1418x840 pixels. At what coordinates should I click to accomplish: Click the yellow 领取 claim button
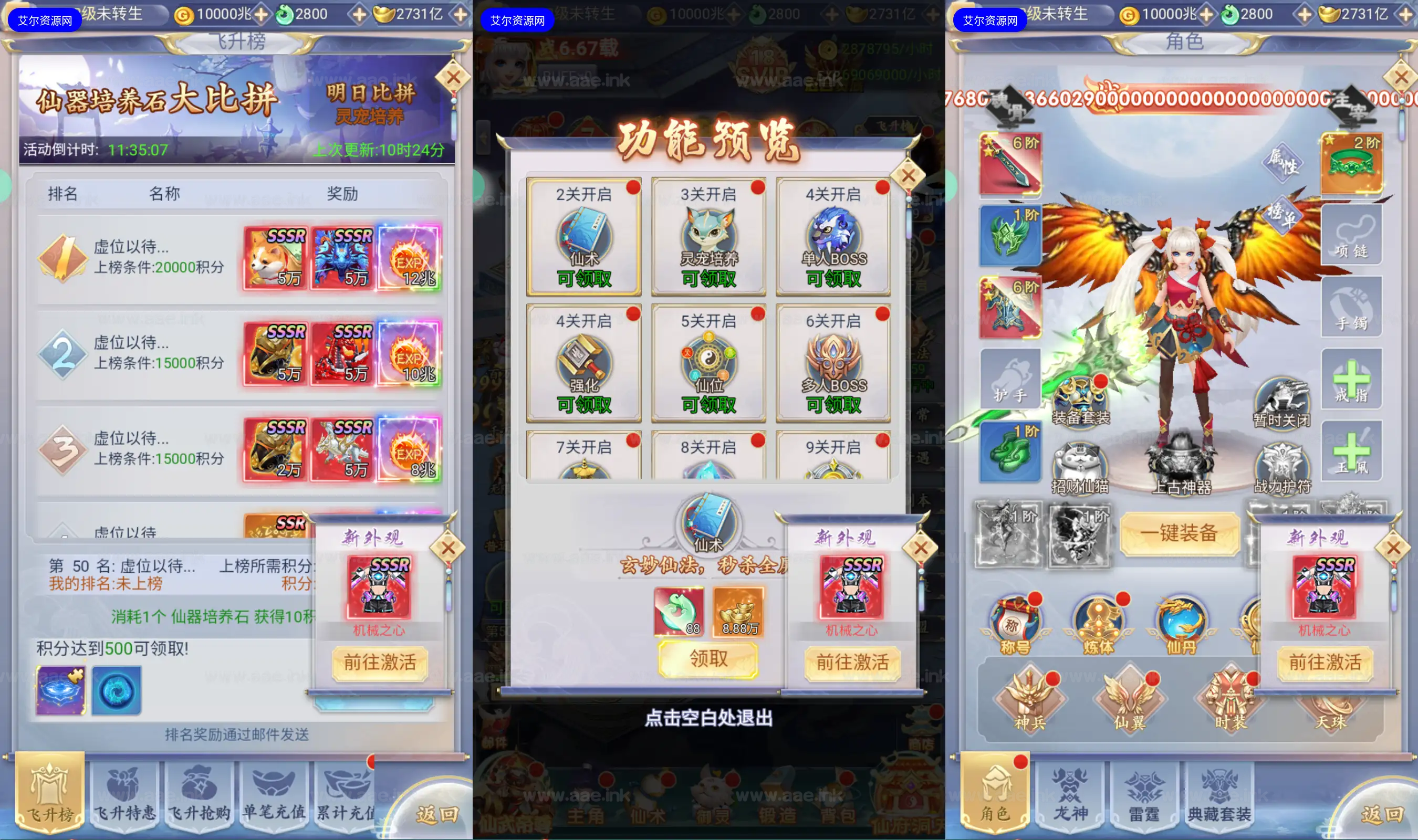pyautogui.click(x=708, y=659)
